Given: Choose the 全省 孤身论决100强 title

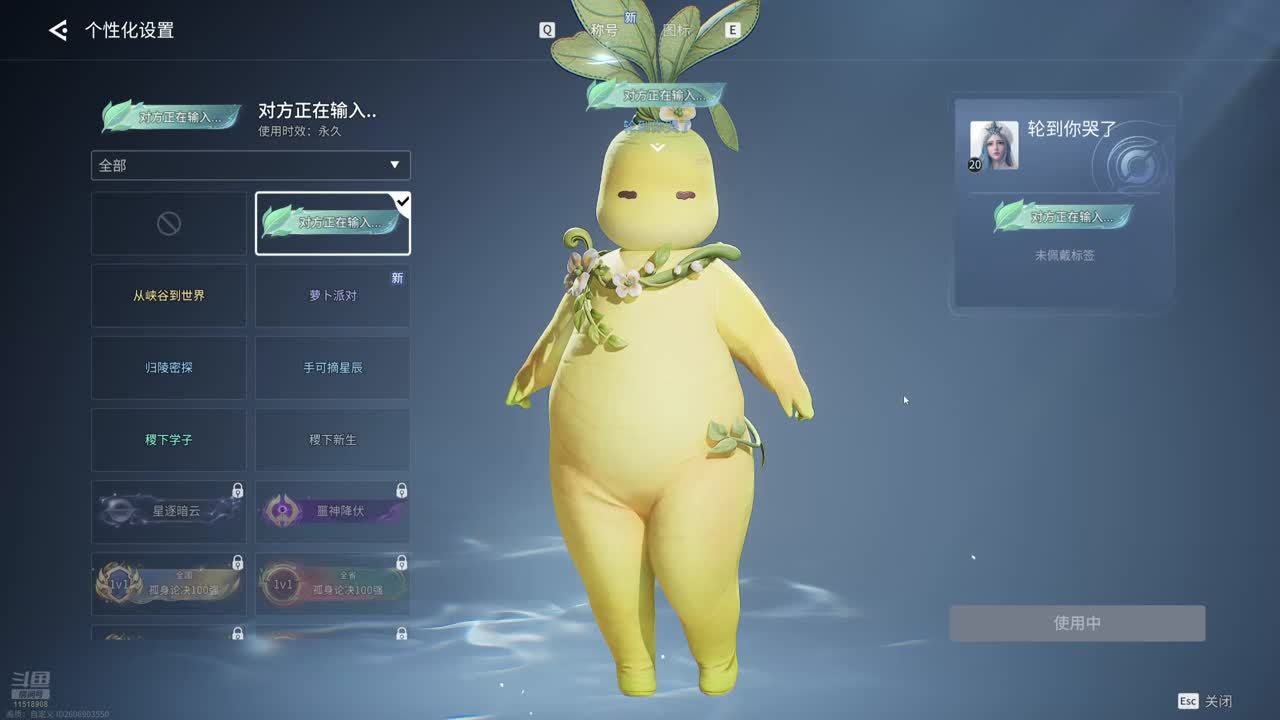Looking at the screenshot, I should point(332,584).
